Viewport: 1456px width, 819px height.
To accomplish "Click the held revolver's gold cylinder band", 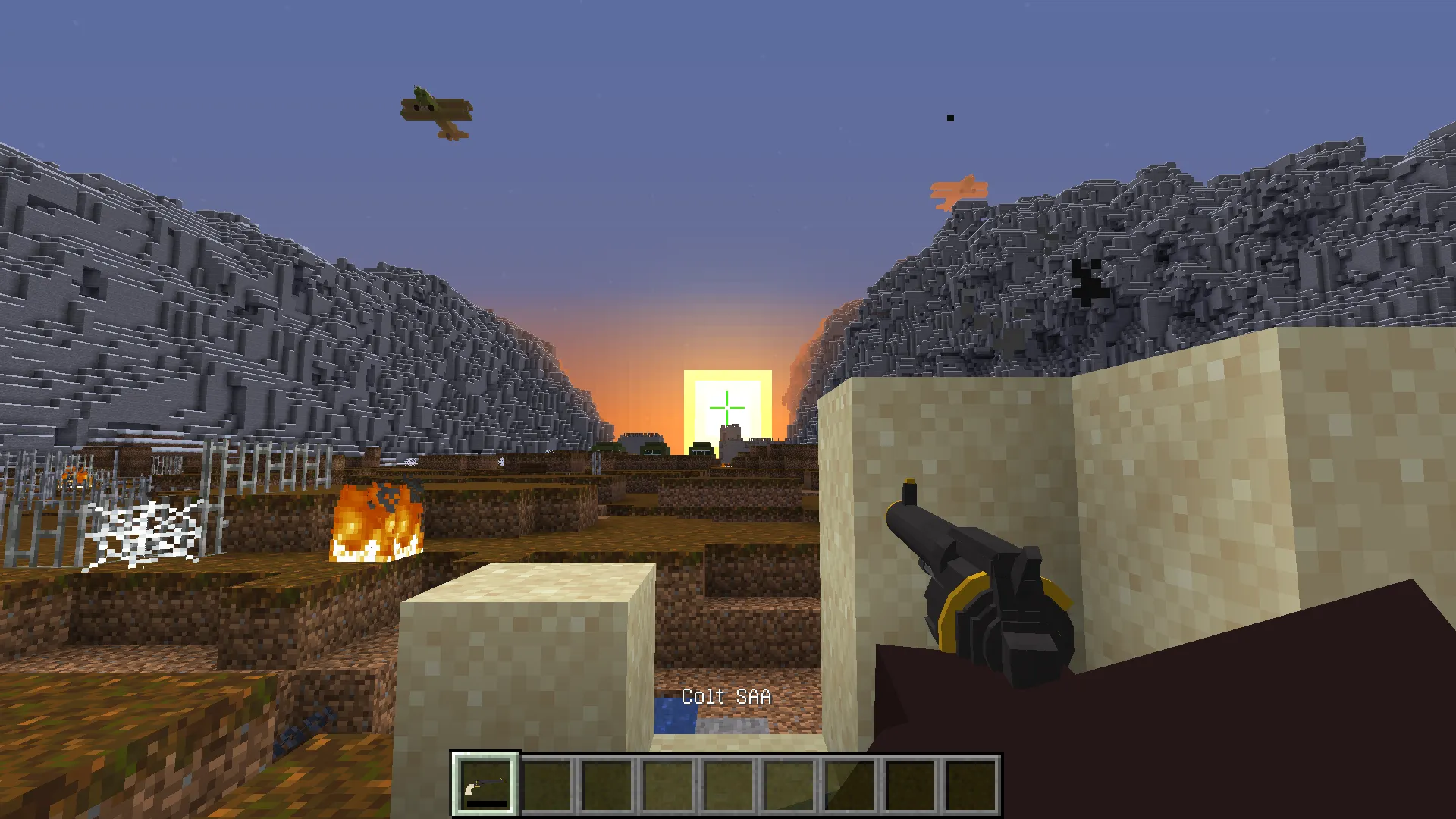I will click(955, 607).
